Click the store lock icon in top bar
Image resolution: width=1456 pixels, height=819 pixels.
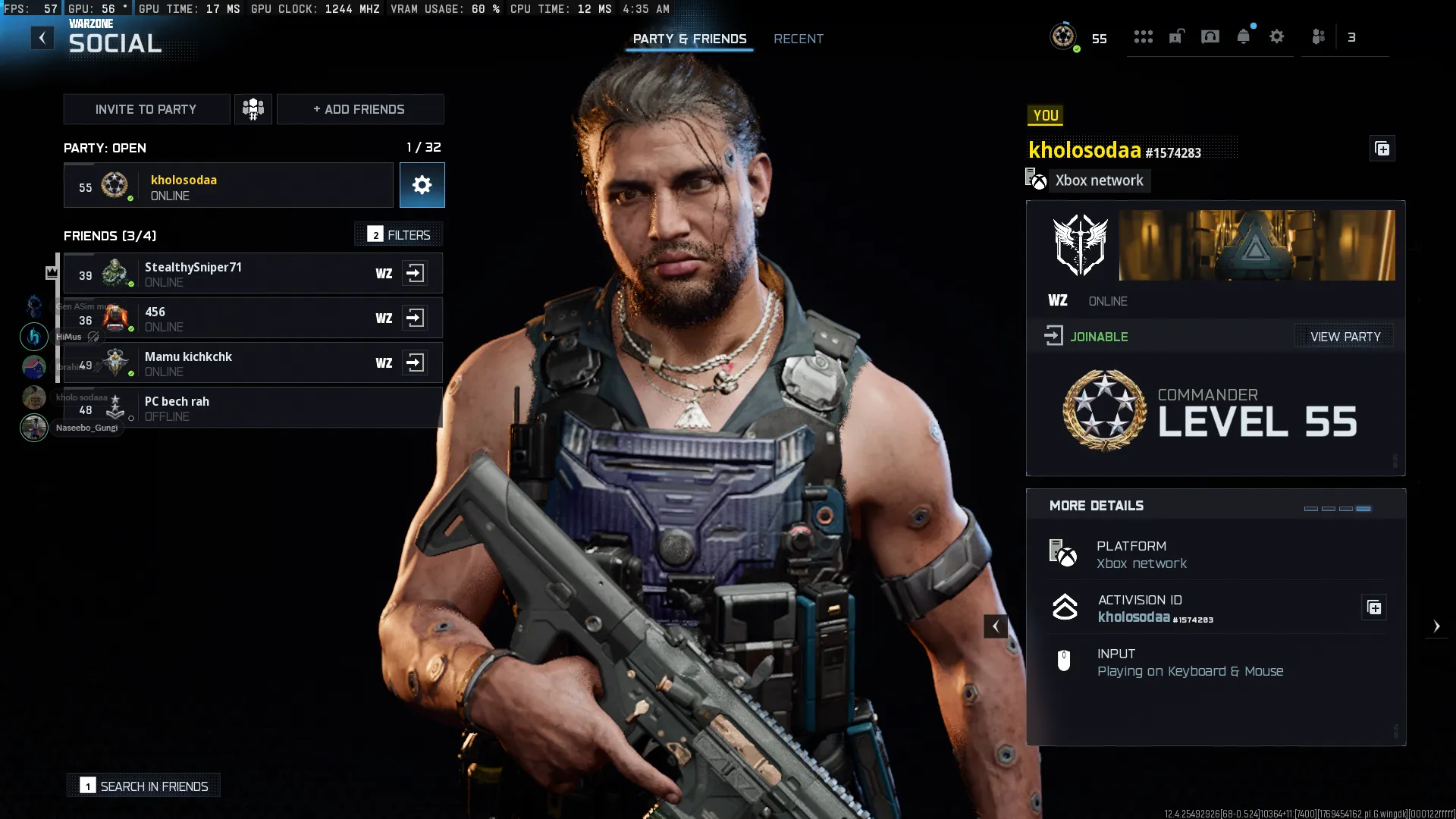[1175, 36]
